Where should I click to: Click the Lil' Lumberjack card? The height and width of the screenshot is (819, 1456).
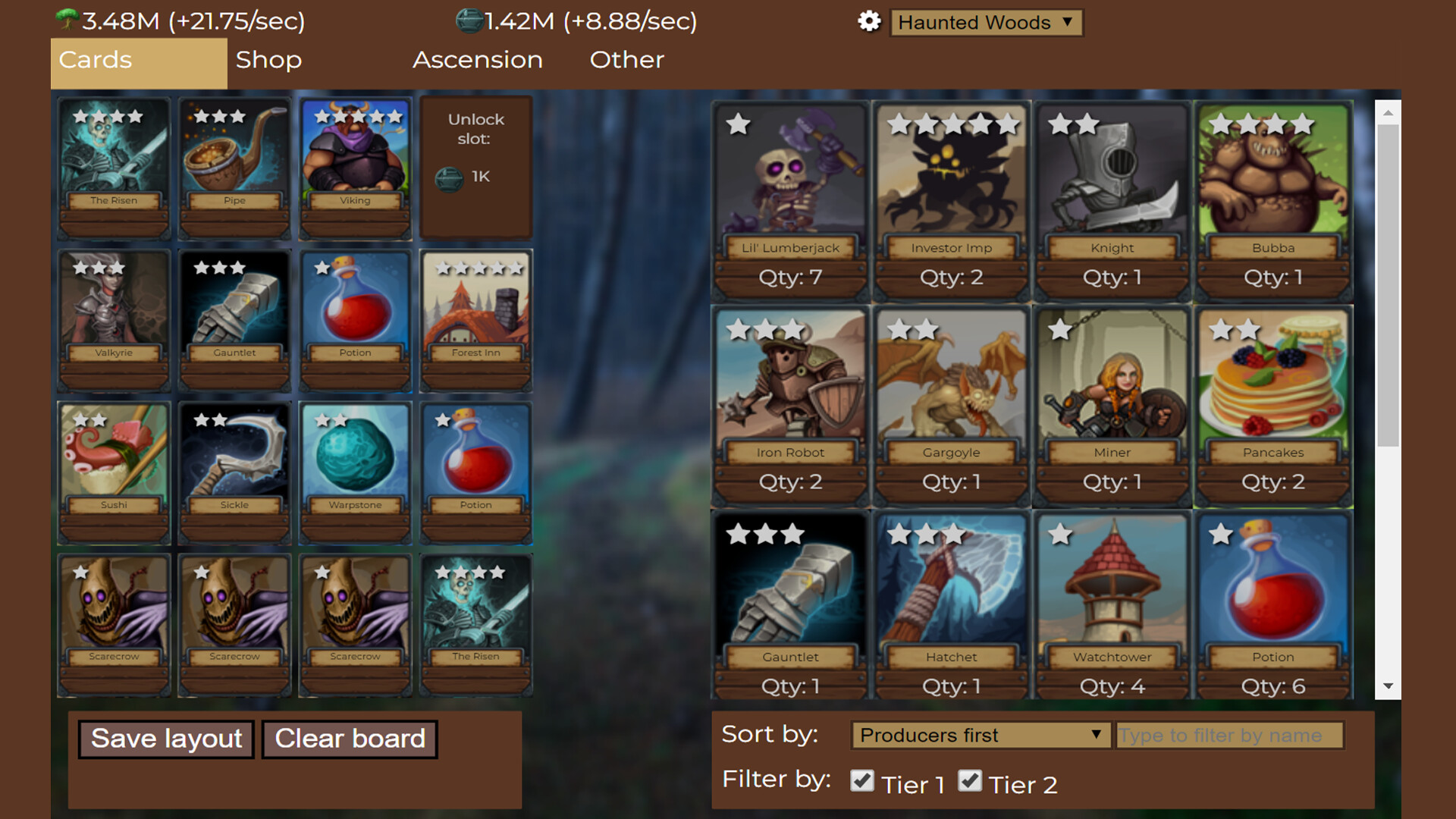(x=789, y=182)
